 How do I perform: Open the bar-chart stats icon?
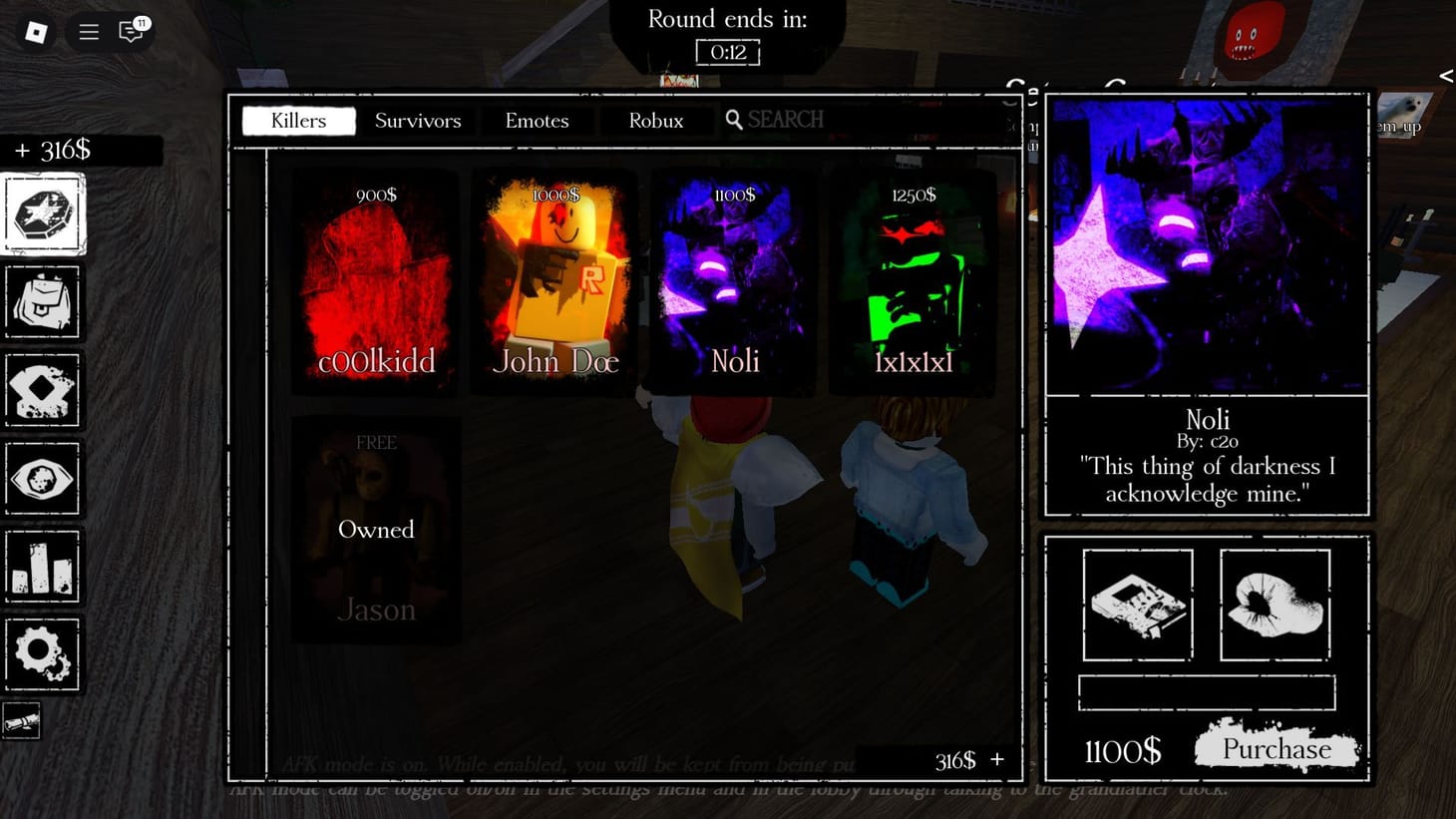43,567
